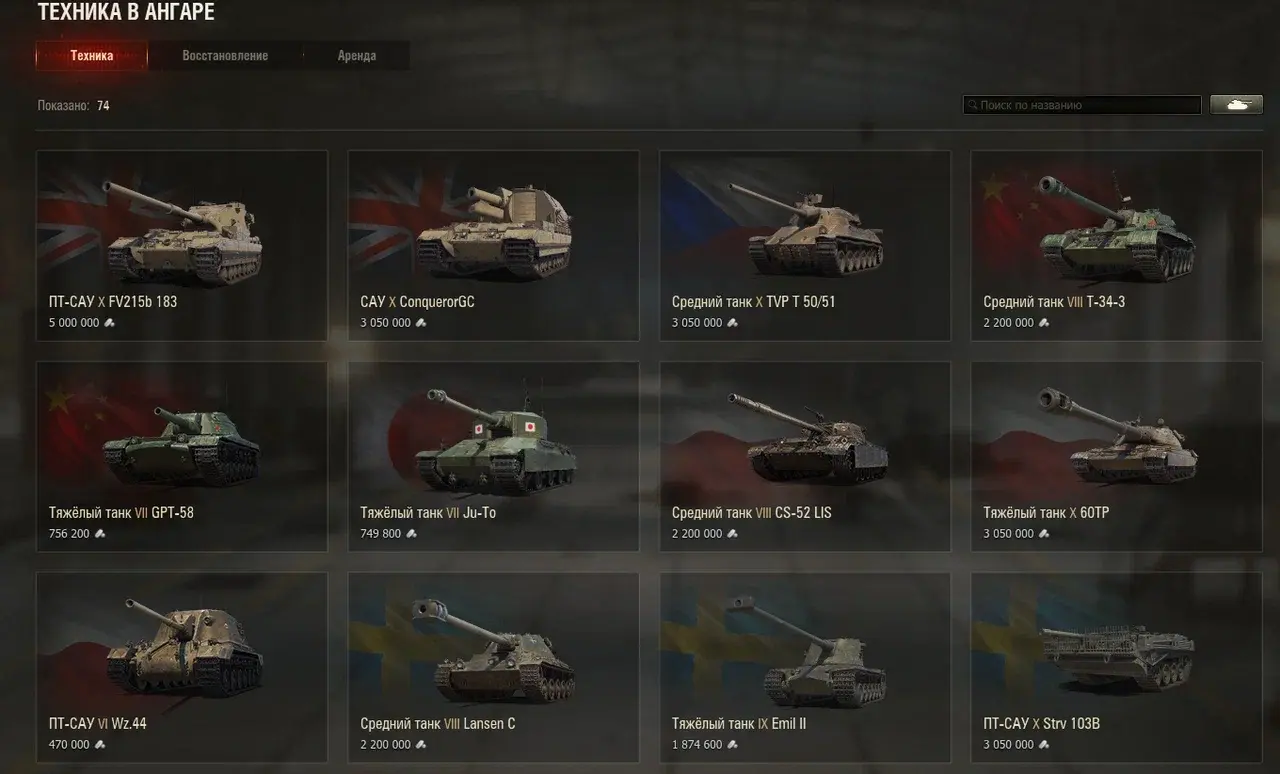
Task: Select the T-34-3 medium tank
Action: click(x=1116, y=245)
